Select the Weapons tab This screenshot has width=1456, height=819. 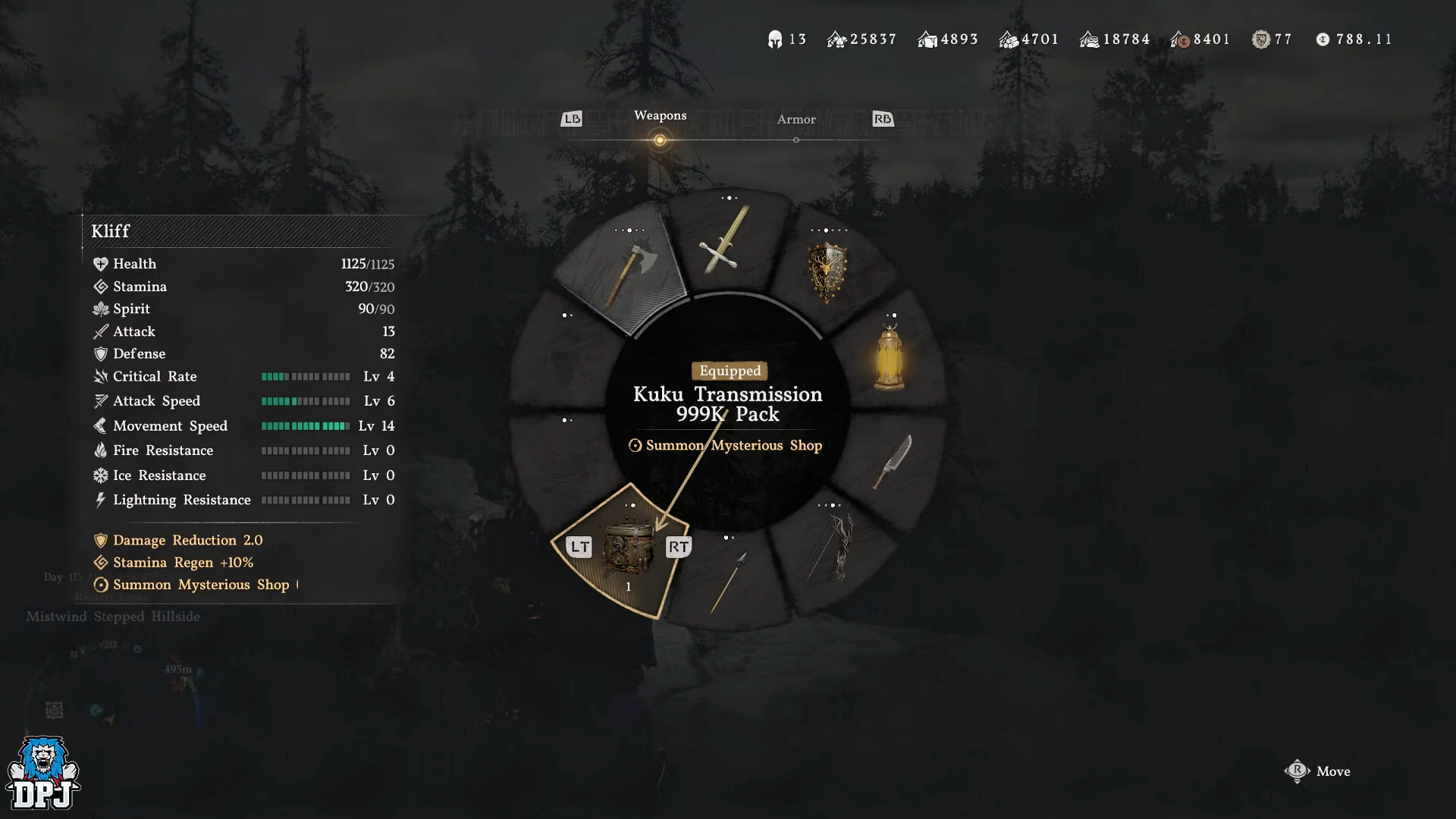(660, 116)
